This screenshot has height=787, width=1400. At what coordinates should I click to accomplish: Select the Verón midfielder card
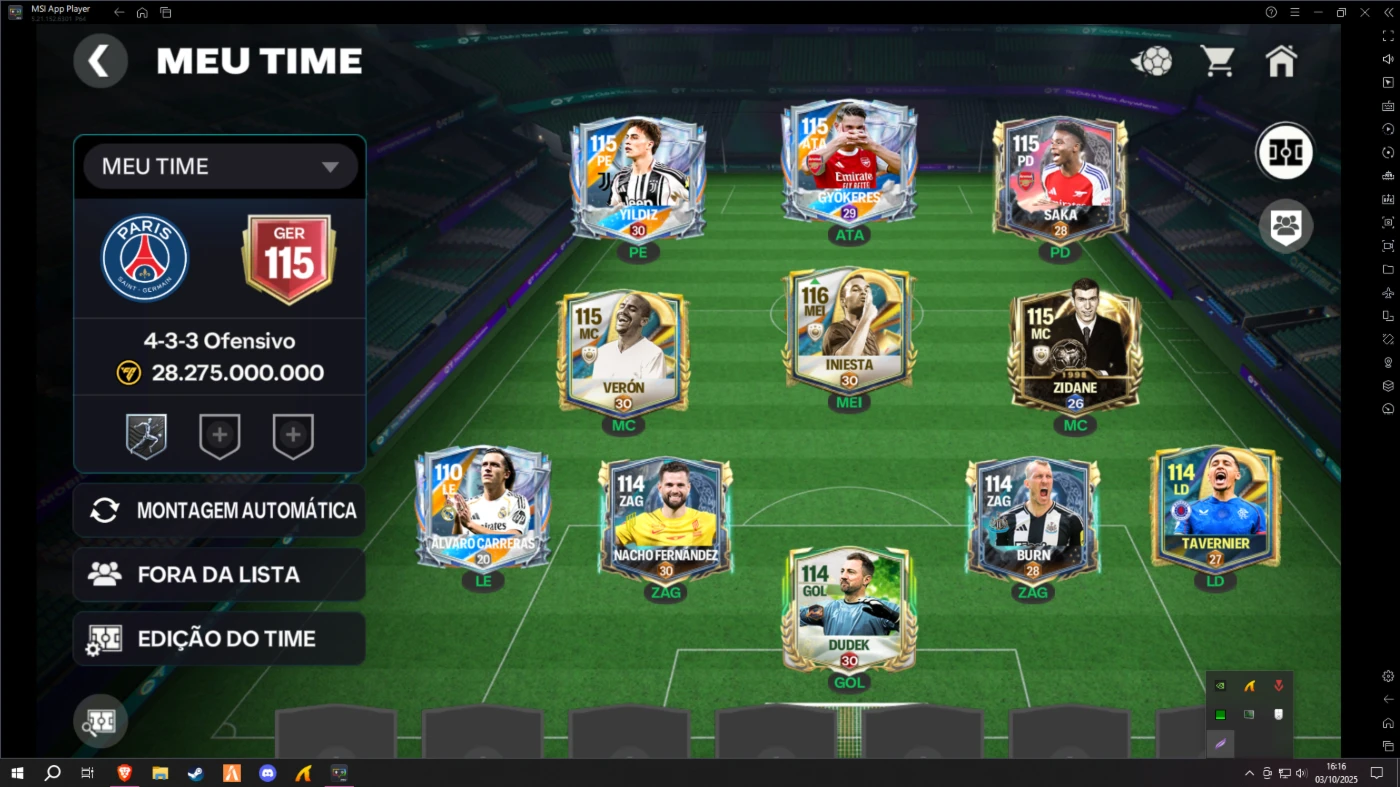click(623, 351)
